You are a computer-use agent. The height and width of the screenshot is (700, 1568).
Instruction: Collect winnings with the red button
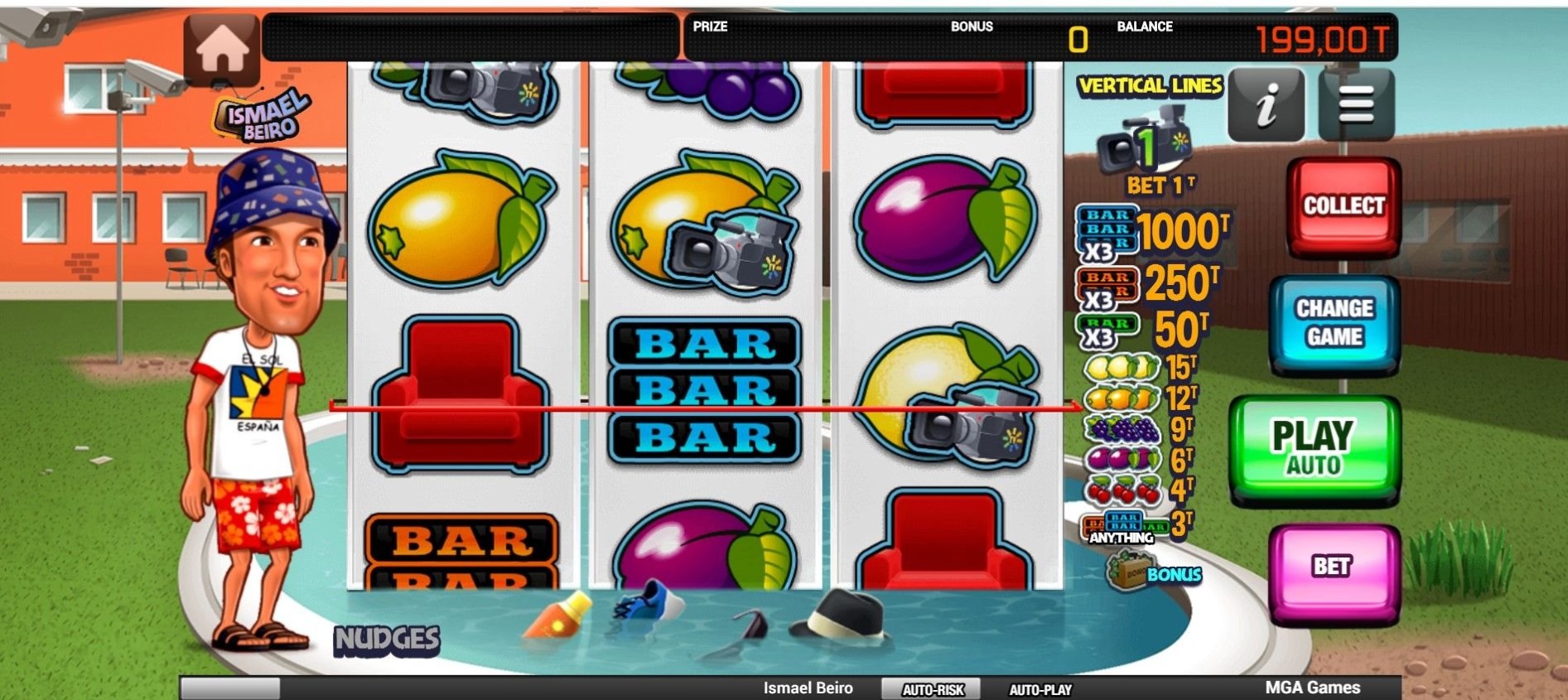[x=1344, y=205]
